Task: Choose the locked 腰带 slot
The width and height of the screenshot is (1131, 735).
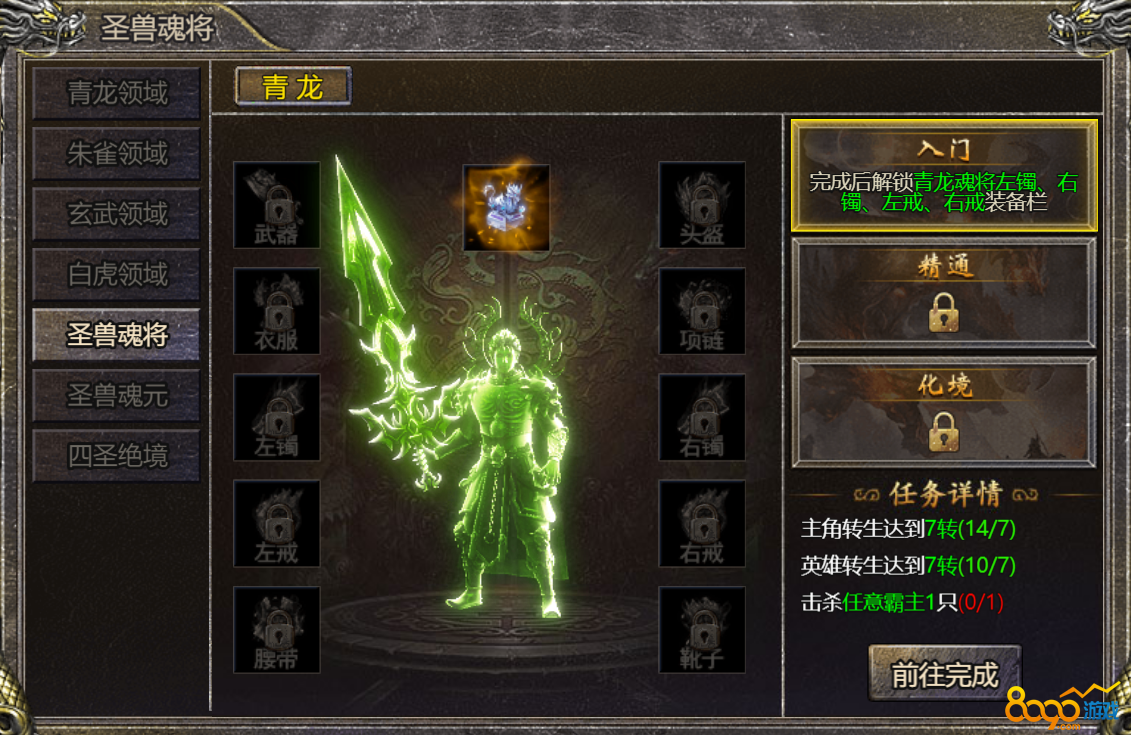Action: [x=277, y=630]
